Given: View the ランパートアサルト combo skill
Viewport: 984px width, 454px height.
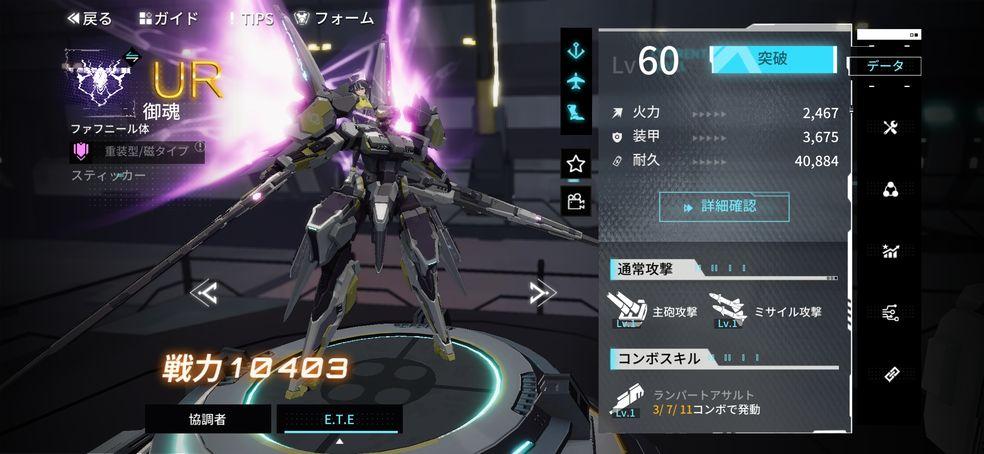Looking at the screenshot, I should point(628,401).
